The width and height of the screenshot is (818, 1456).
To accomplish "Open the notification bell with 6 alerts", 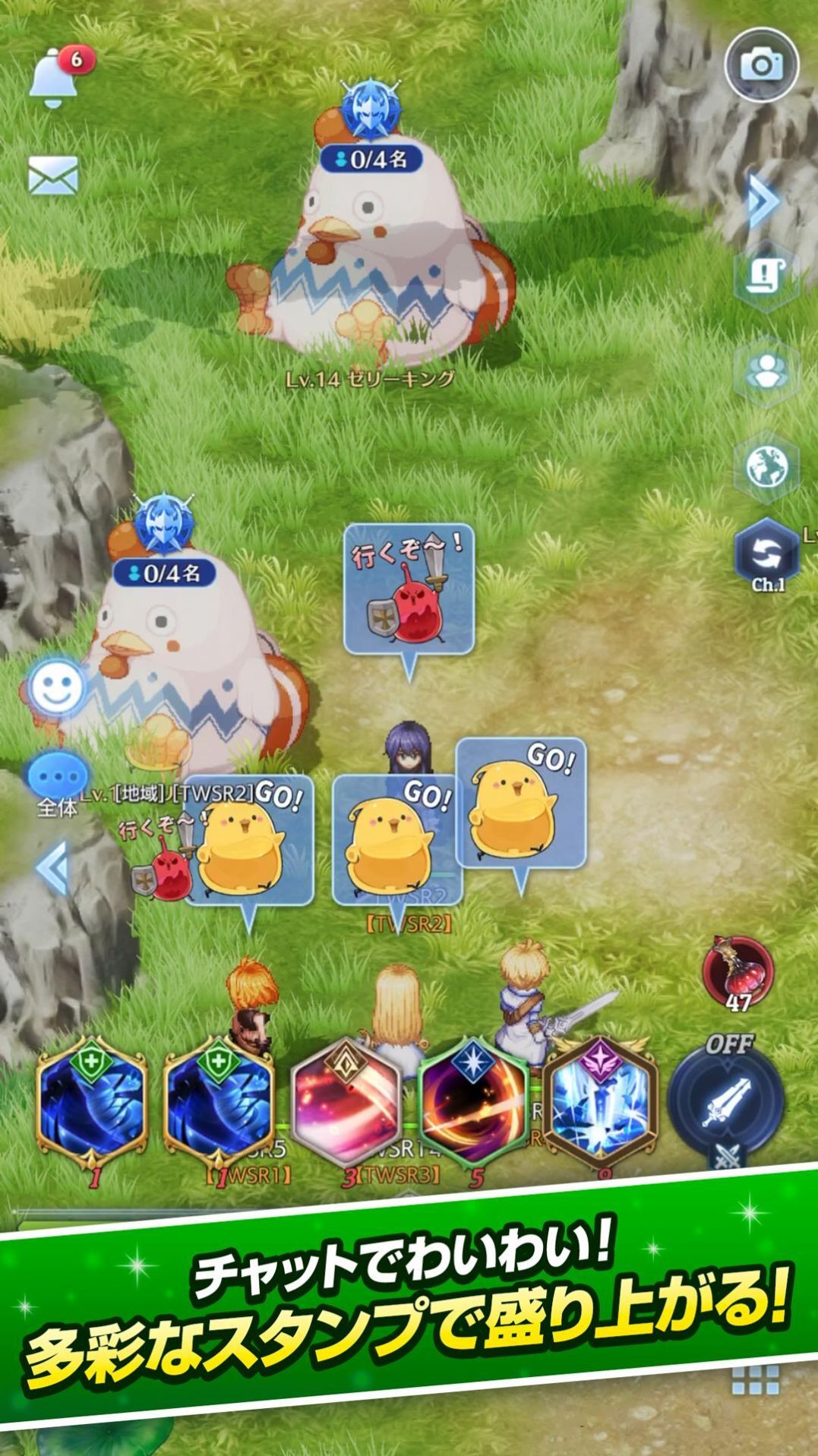I will pos(56,77).
